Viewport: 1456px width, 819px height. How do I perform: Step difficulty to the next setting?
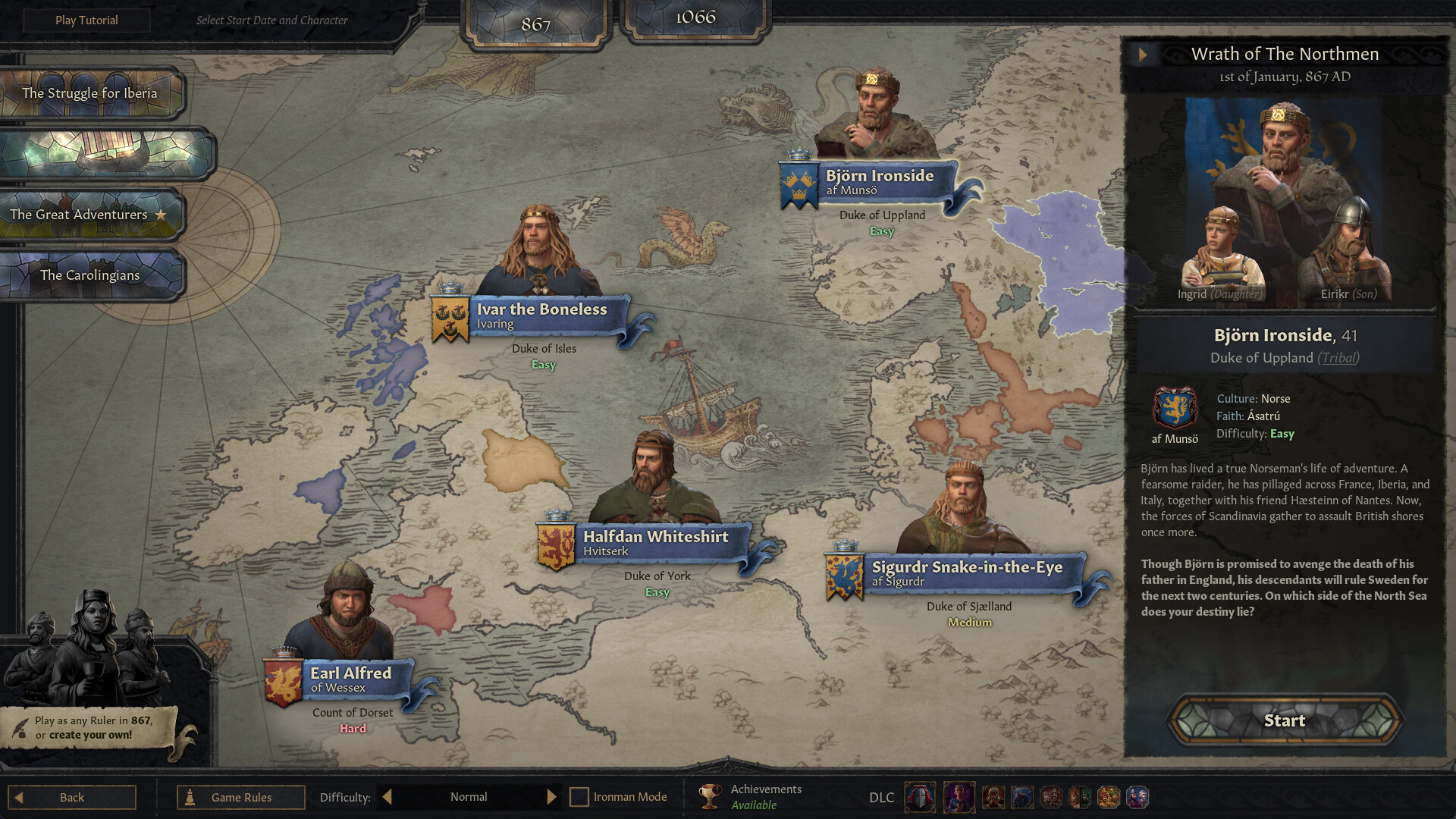tap(552, 796)
